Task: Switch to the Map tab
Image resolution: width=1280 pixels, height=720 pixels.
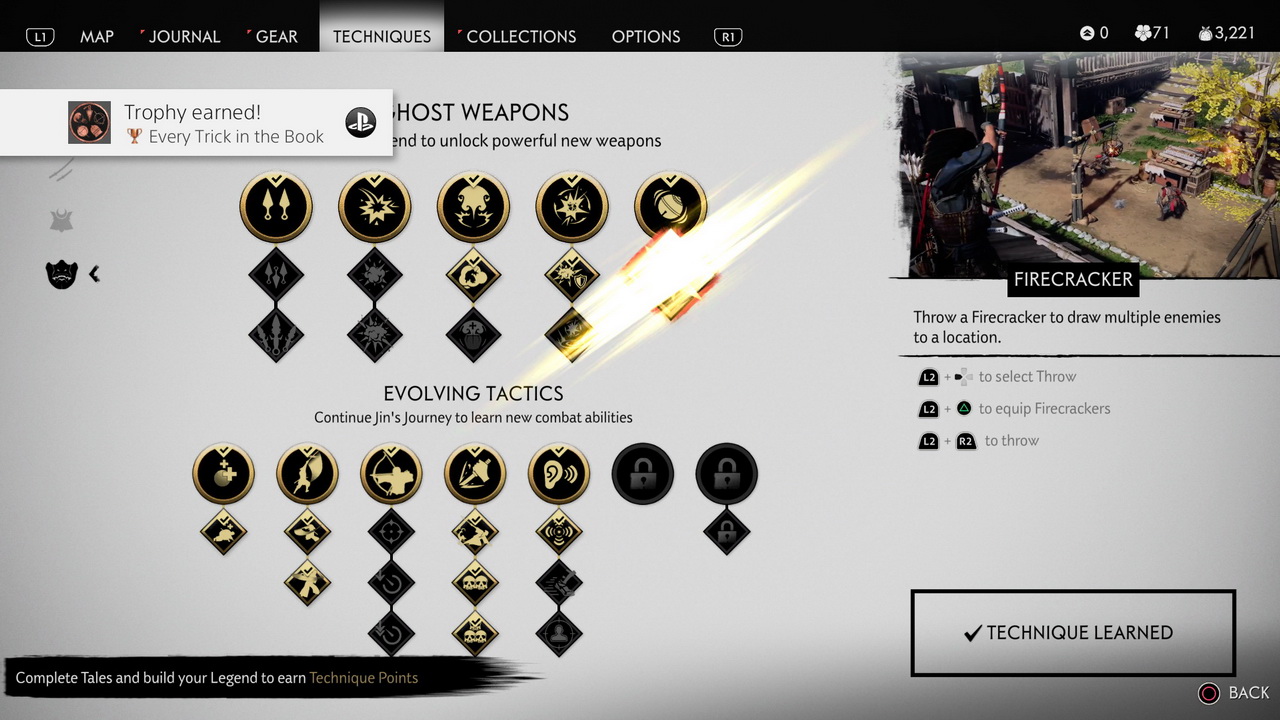Action: pyautogui.click(x=97, y=36)
